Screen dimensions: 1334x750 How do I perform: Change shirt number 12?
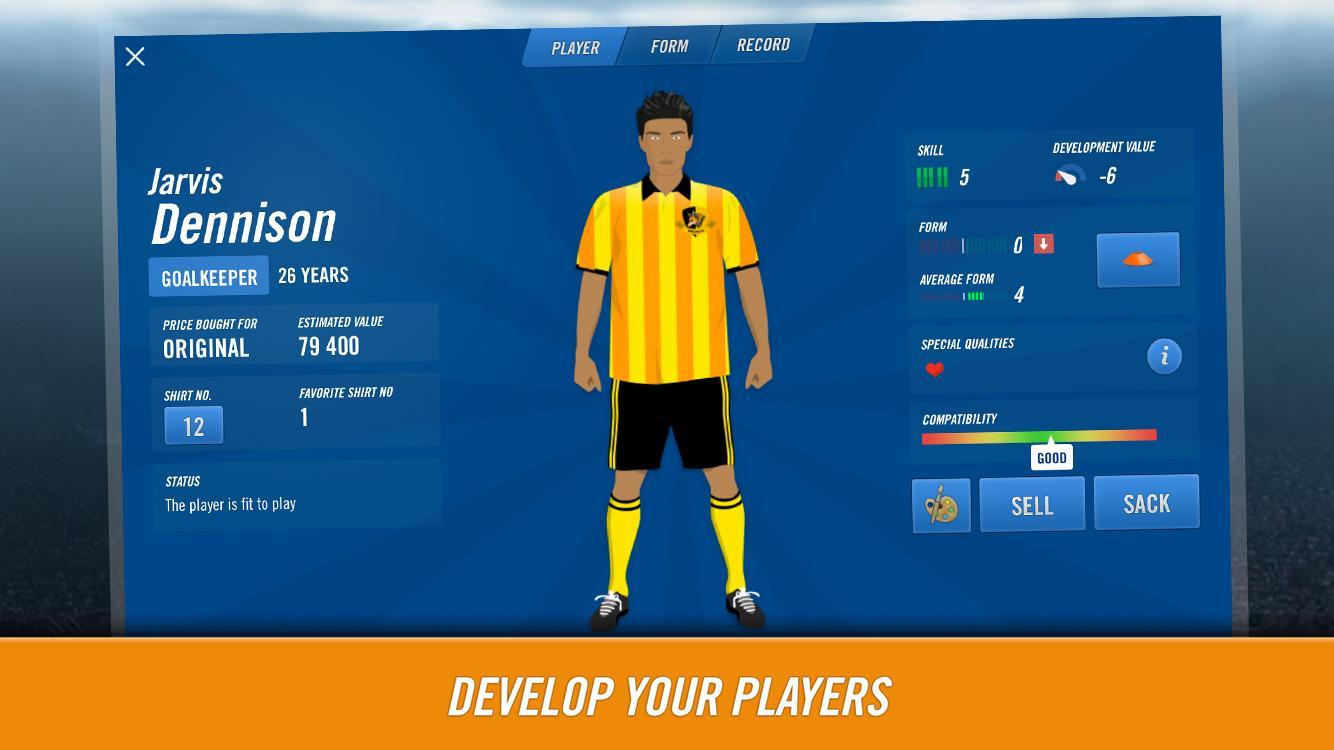point(194,426)
